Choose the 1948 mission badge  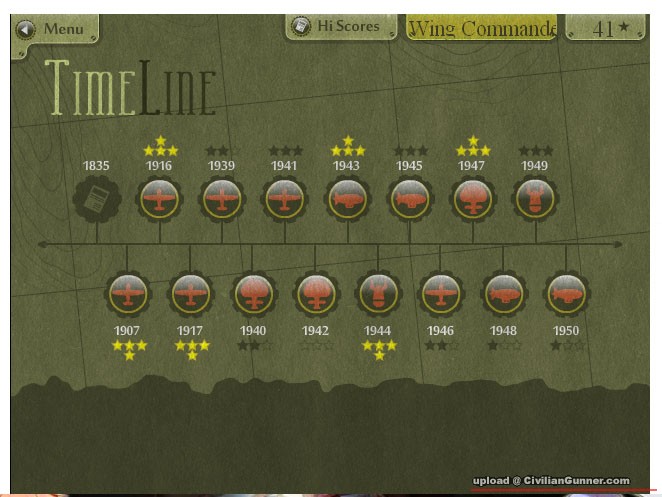[503, 294]
